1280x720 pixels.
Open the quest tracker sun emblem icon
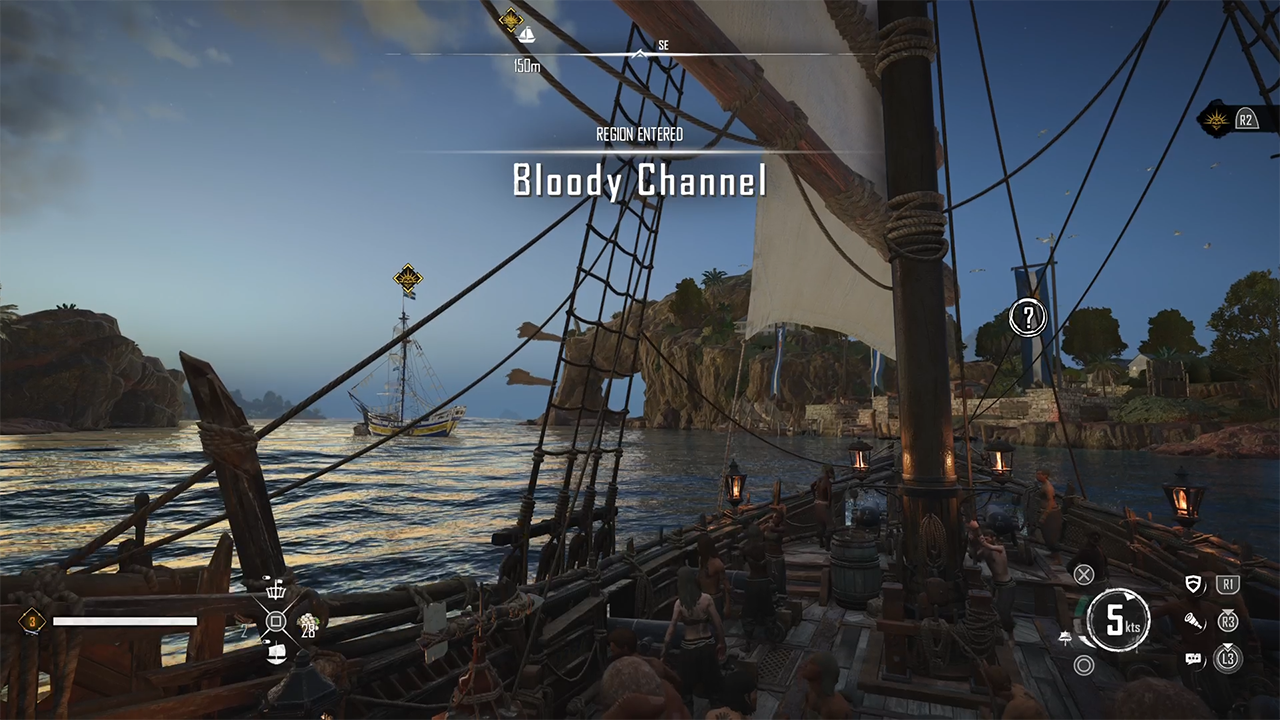1216,120
